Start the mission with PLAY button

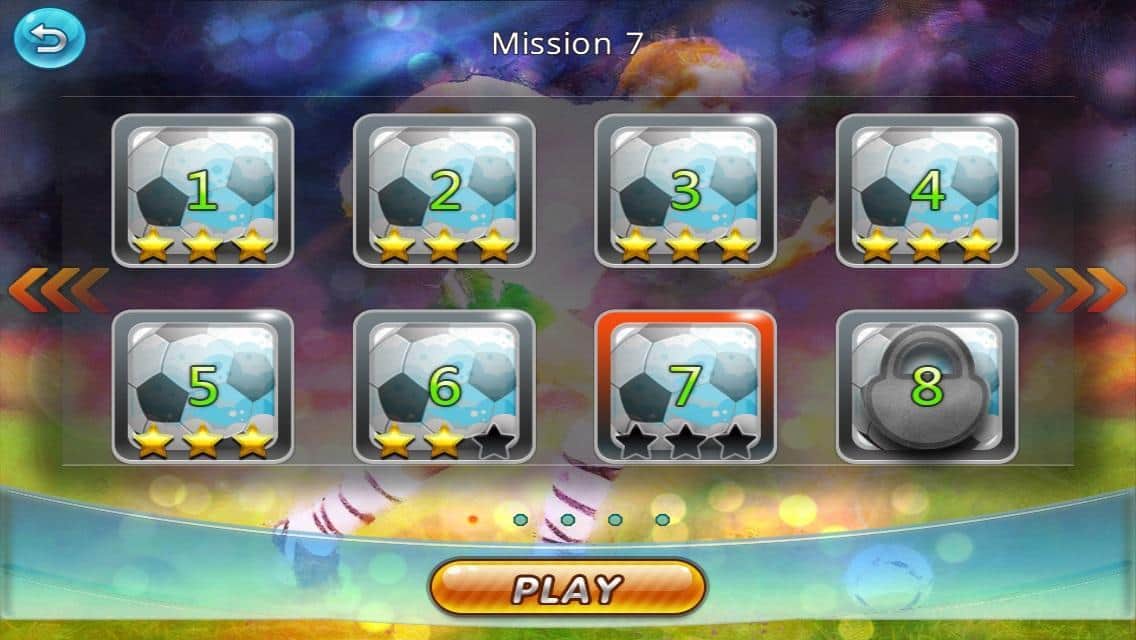click(x=567, y=587)
